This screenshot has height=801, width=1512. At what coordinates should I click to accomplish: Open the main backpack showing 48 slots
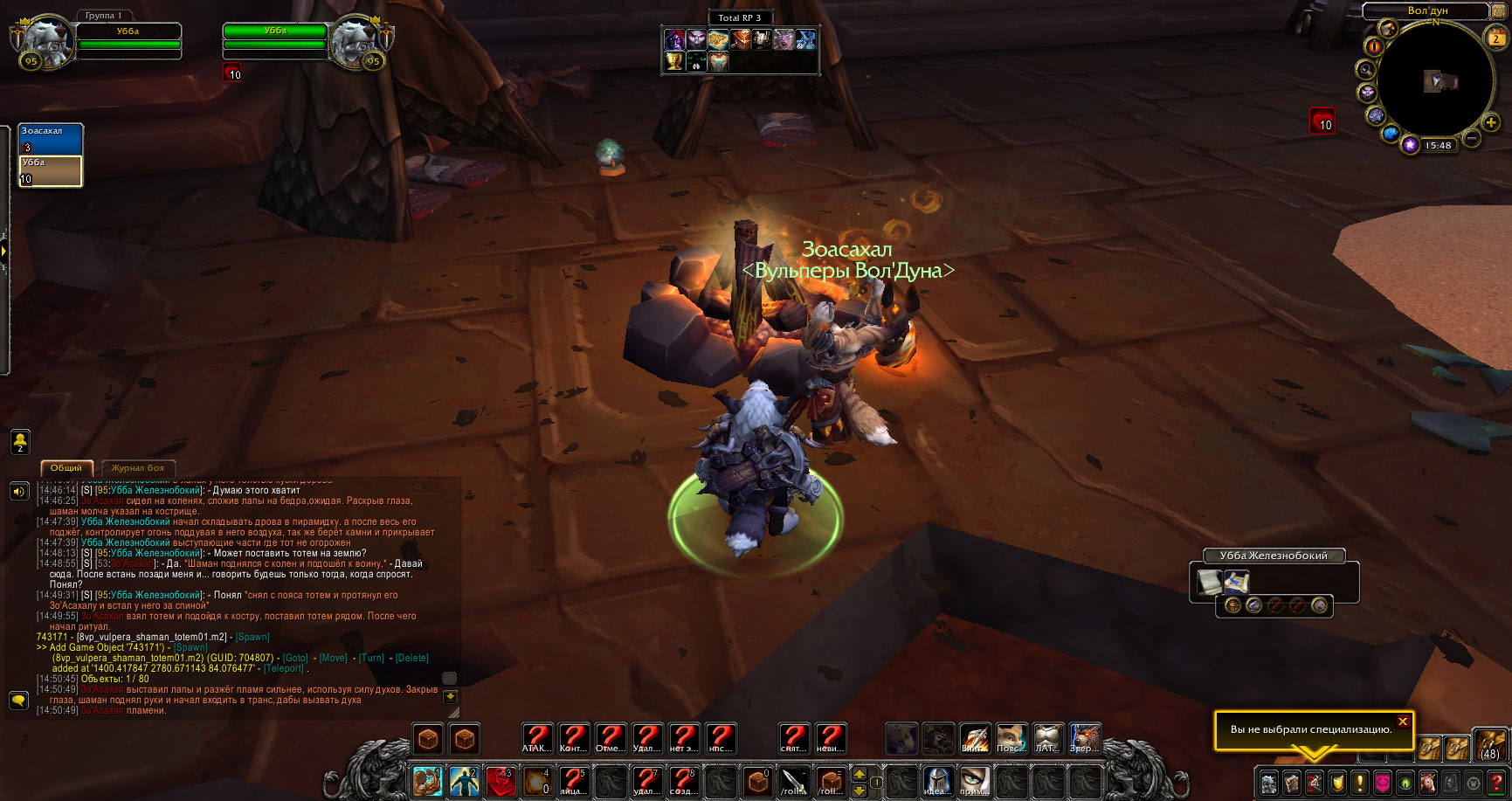tap(1490, 744)
